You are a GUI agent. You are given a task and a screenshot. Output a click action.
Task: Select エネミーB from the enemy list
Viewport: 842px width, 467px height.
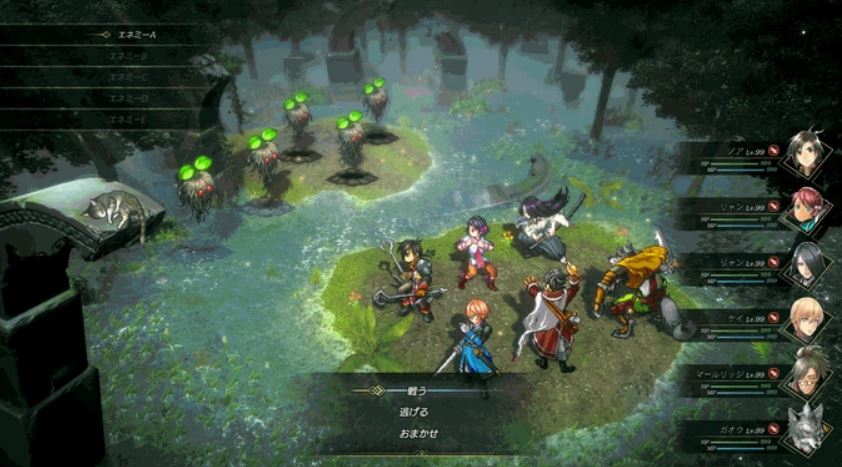(131, 56)
